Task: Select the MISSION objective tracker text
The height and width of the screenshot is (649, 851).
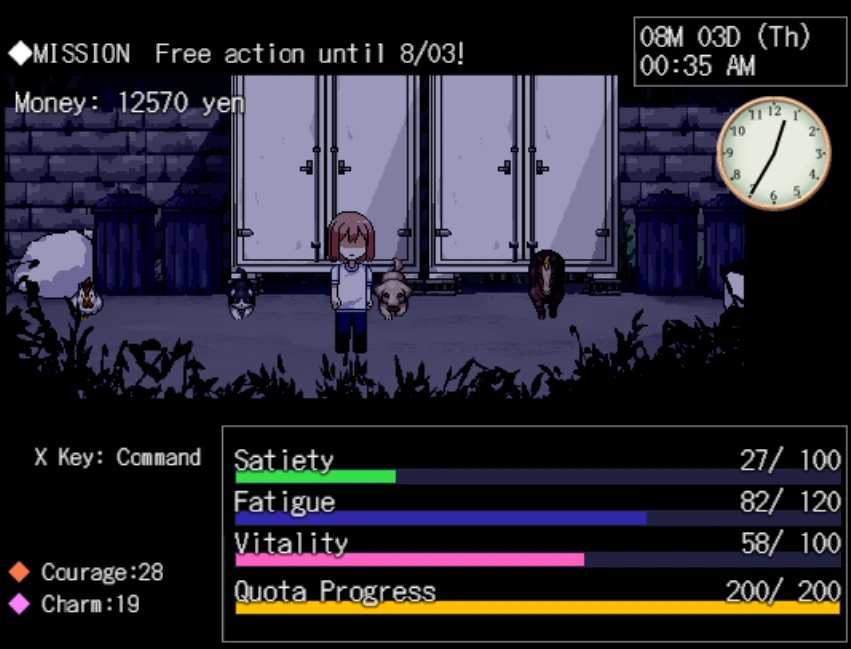Action: [237, 54]
